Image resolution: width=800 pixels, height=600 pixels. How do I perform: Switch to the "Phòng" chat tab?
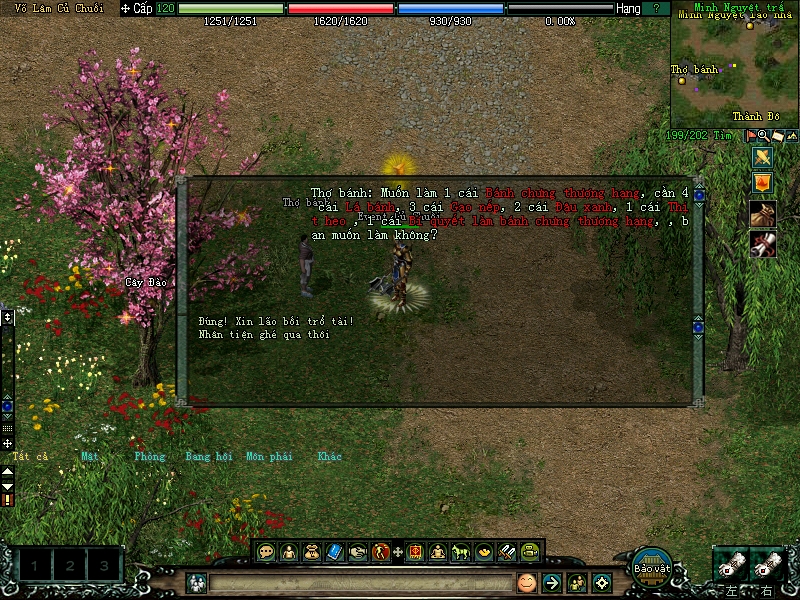point(150,457)
